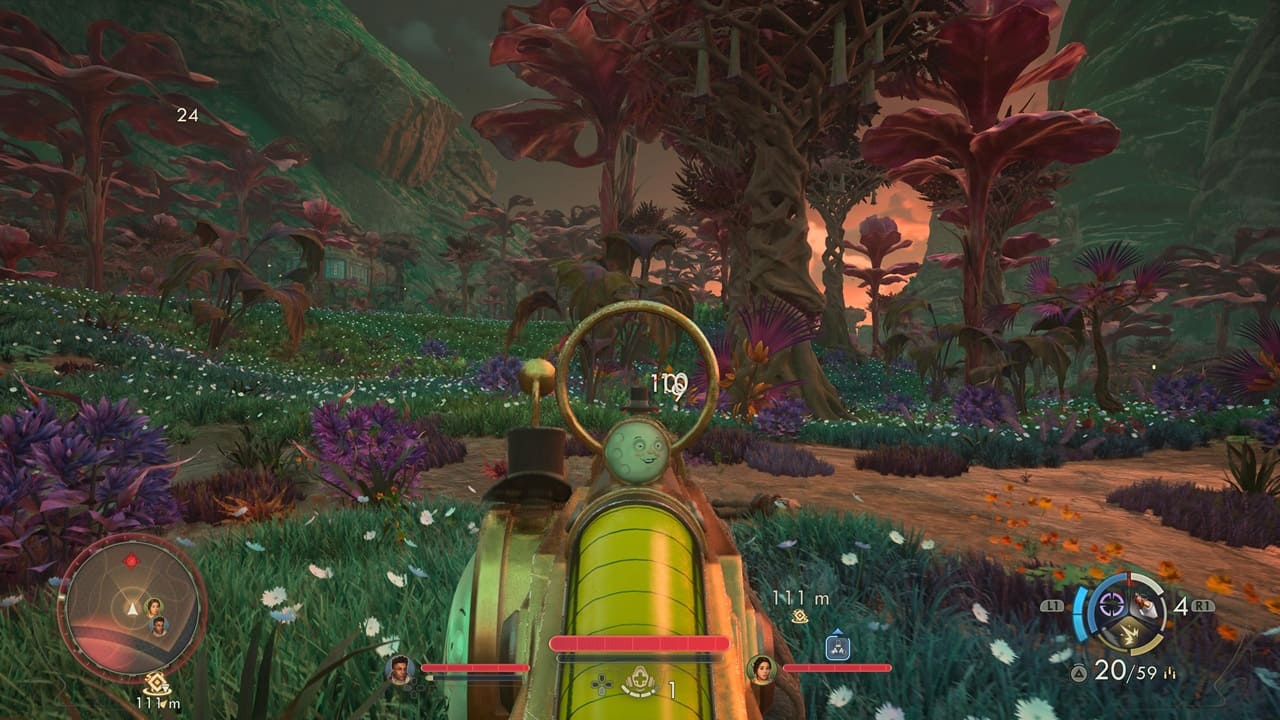Select female companion portrait beside health bar

(762, 668)
